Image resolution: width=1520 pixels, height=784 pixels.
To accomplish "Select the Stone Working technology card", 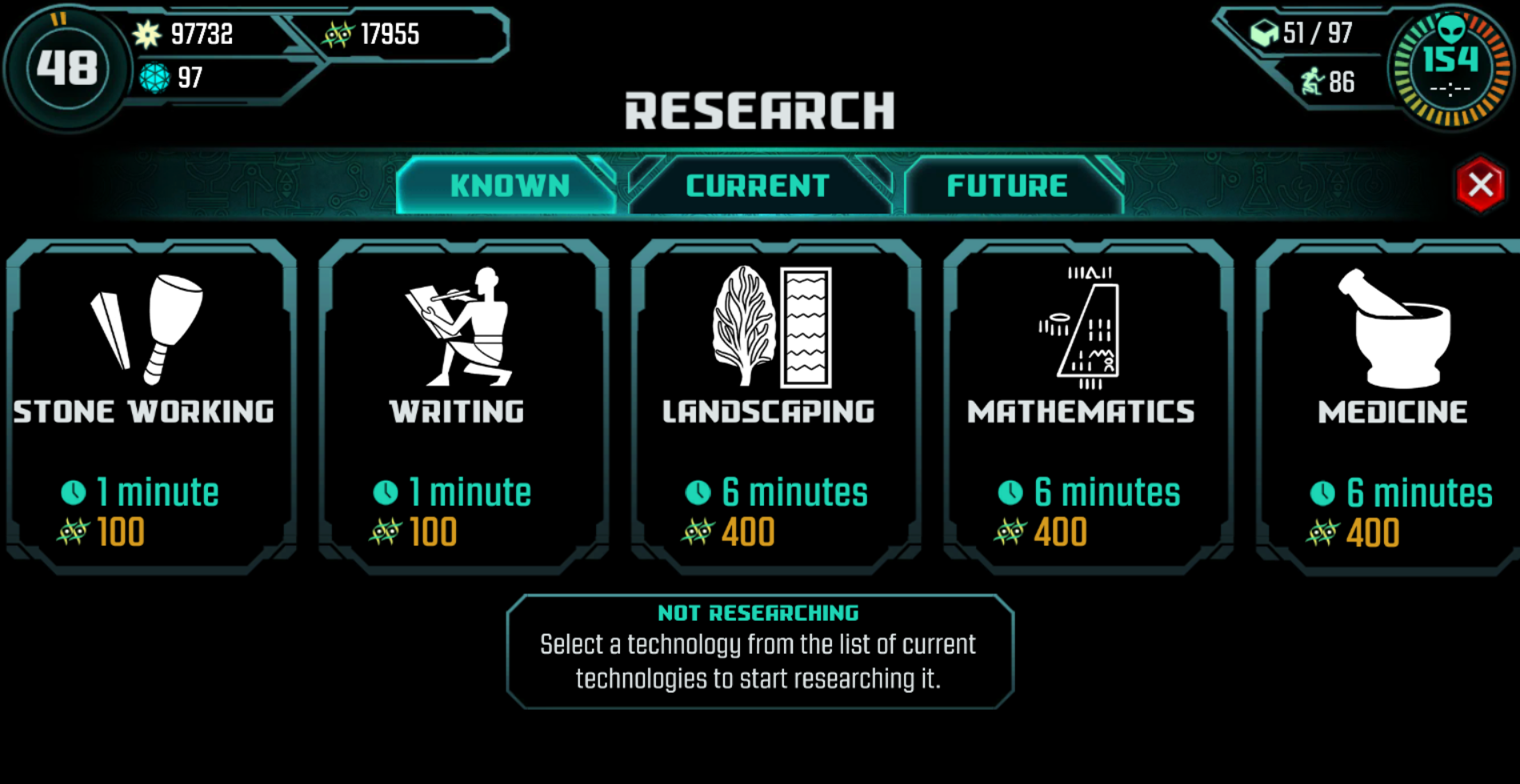I will point(150,406).
